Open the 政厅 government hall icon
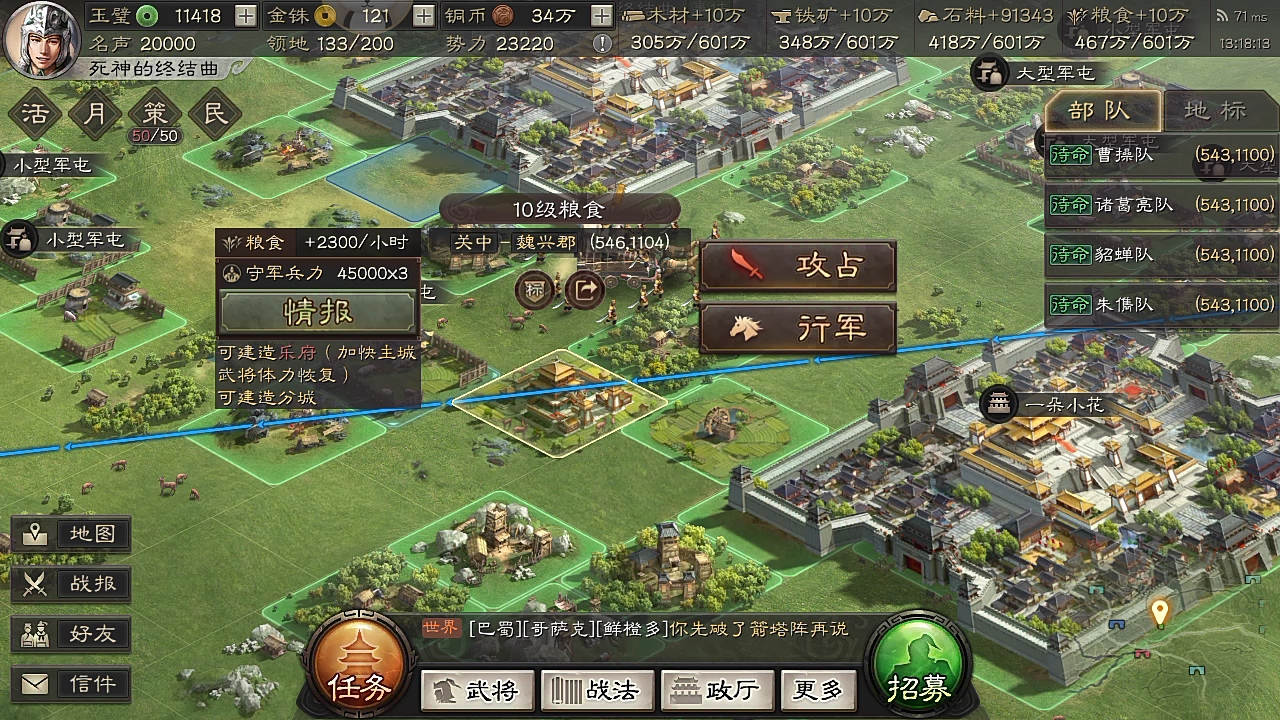 point(717,690)
